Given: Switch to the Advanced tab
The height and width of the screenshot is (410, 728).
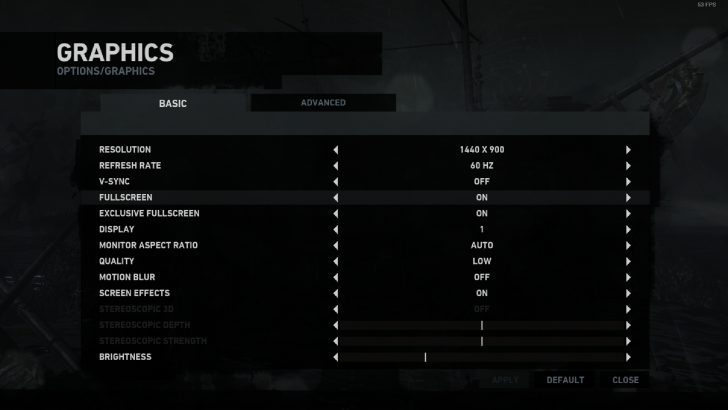Looking at the screenshot, I should 323,103.
